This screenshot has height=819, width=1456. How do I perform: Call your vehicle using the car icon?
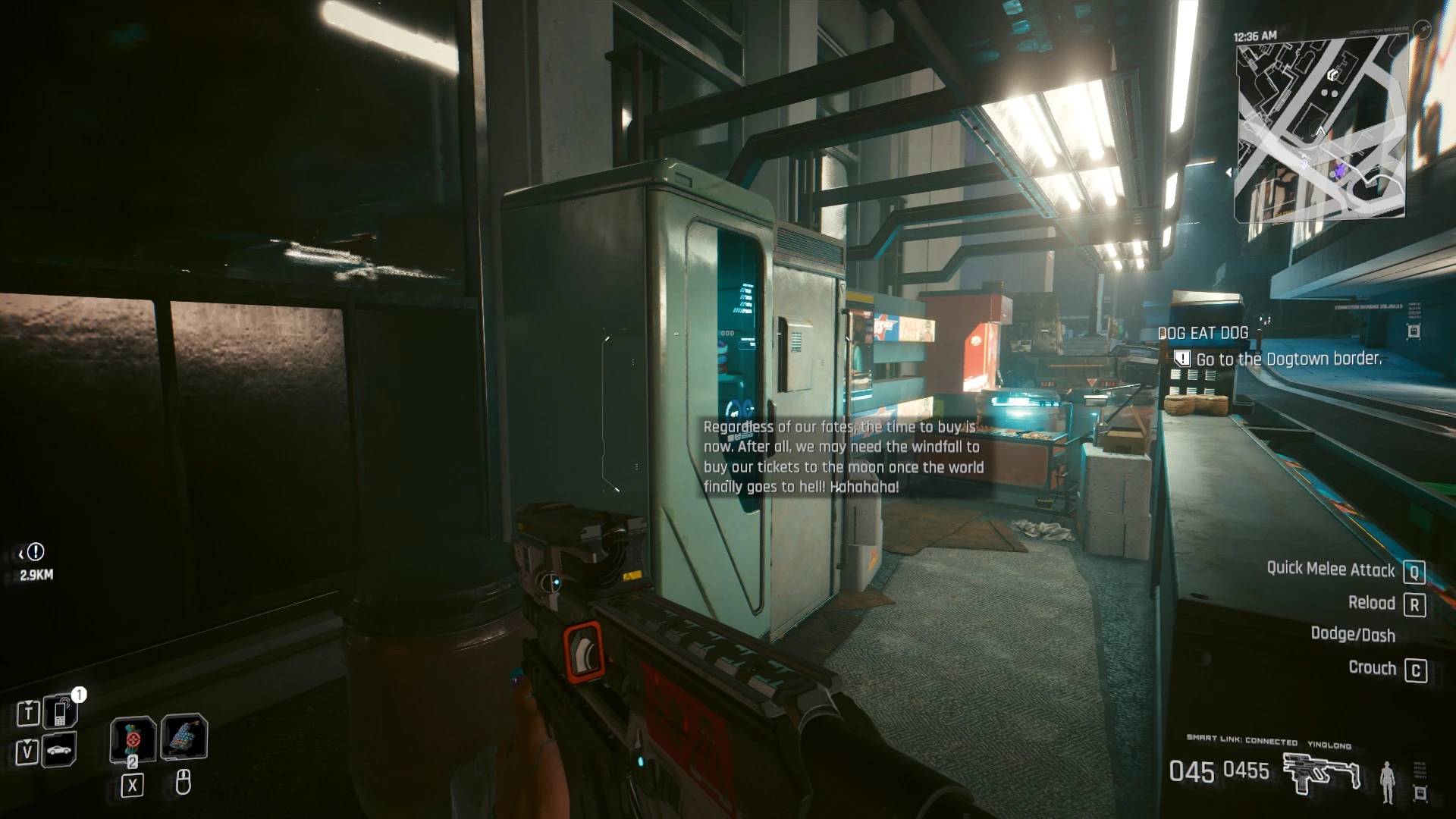click(59, 750)
